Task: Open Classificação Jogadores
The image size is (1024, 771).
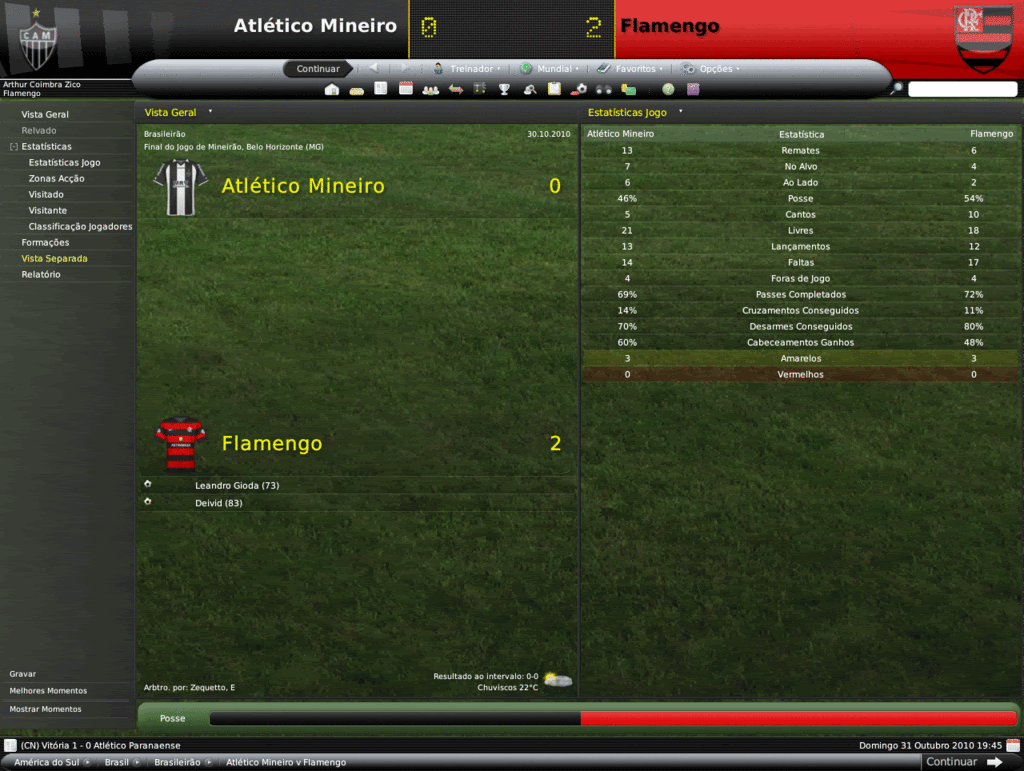Action: [x=80, y=227]
